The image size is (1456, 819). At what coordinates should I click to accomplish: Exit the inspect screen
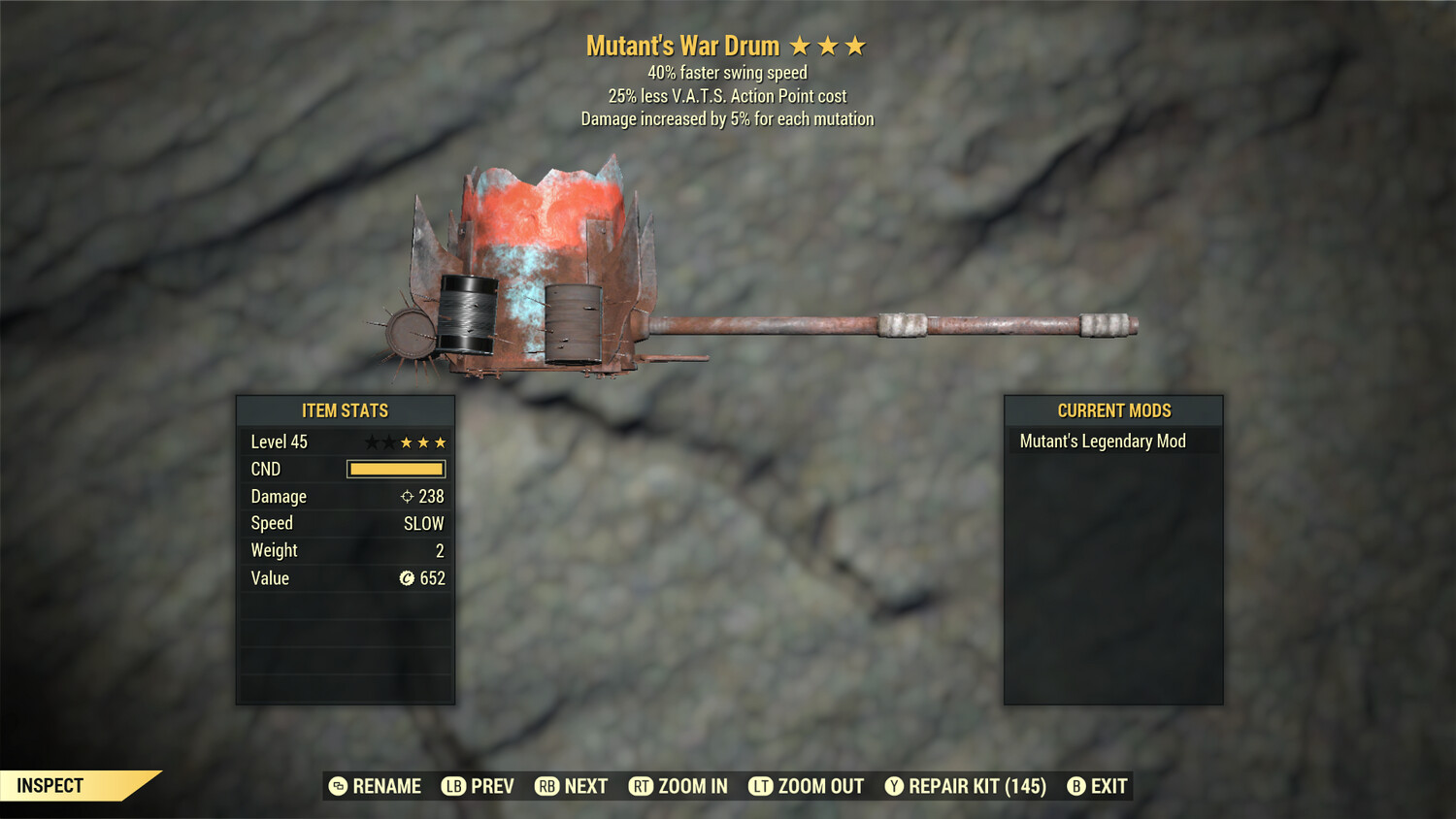click(1097, 786)
